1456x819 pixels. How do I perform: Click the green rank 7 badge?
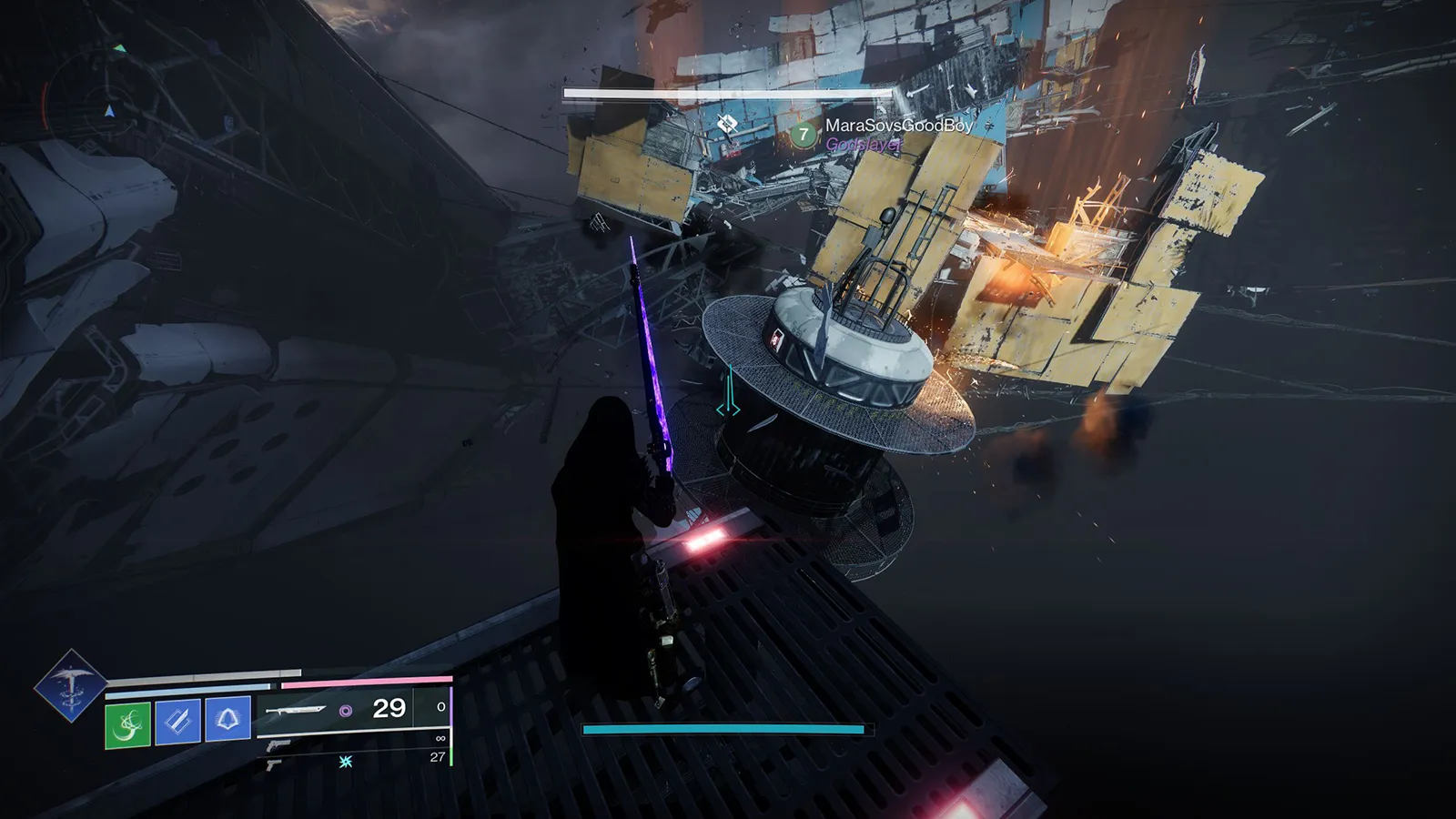tap(803, 136)
